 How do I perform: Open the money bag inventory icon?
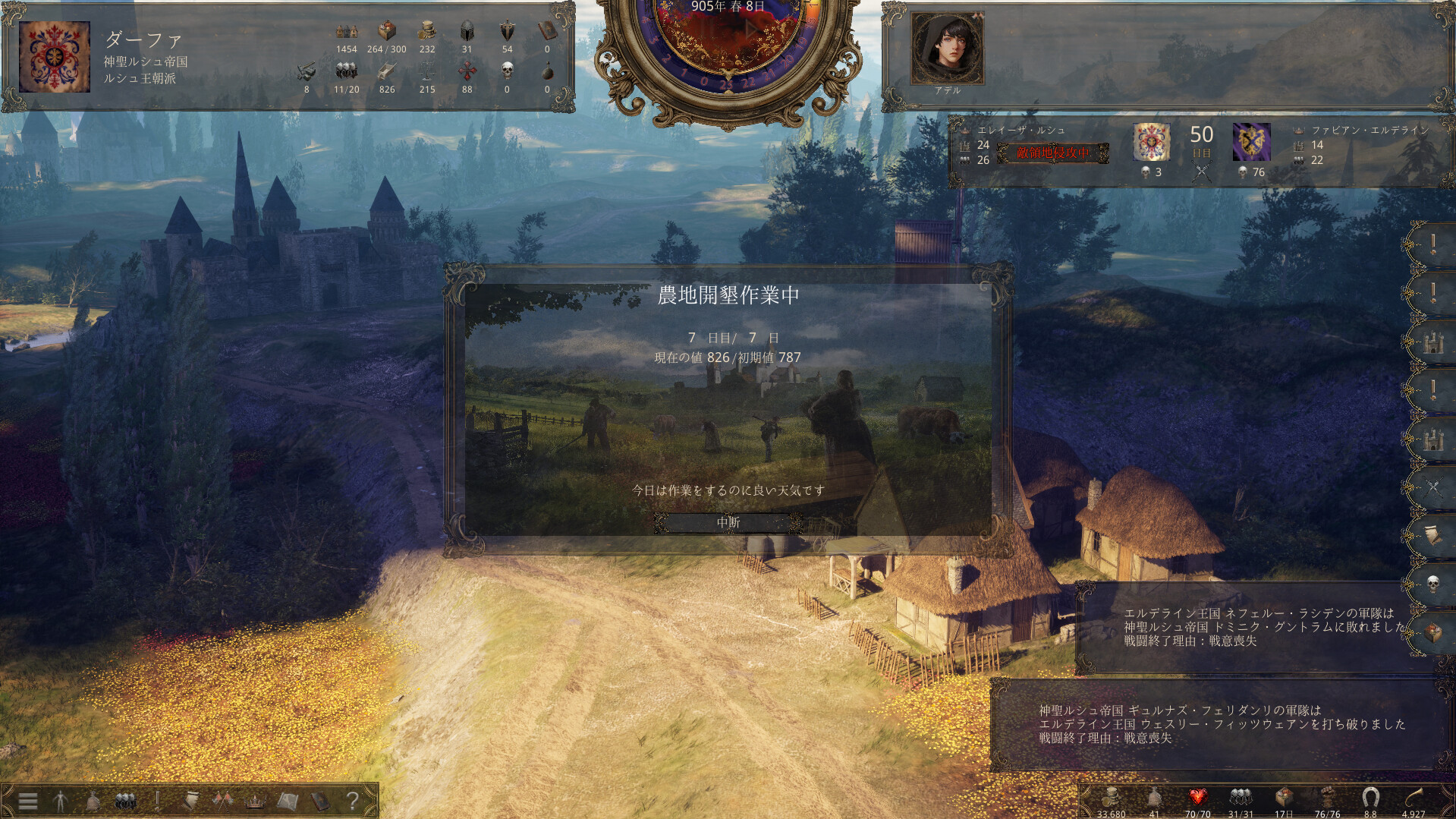[x=93, y=802]
